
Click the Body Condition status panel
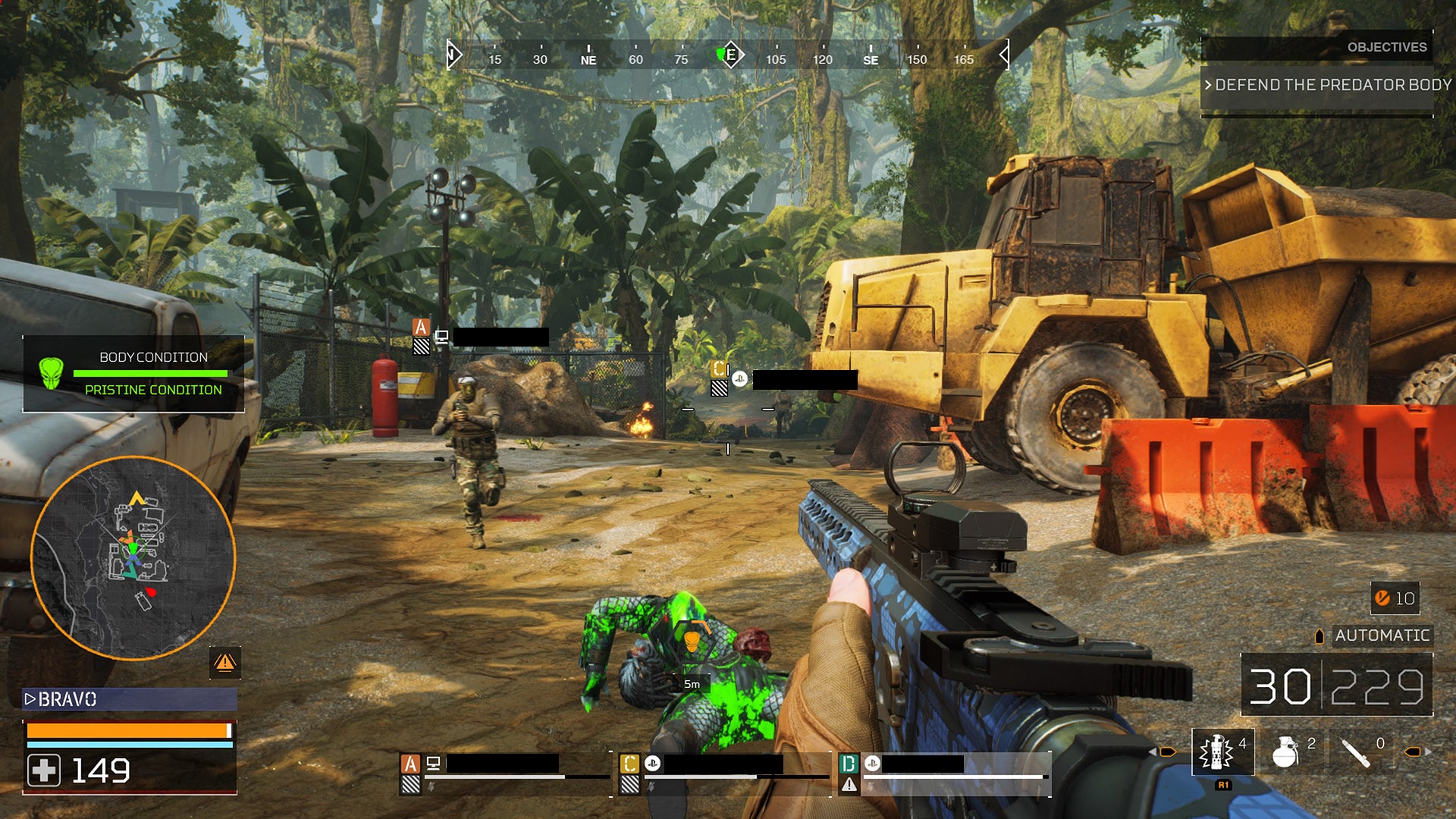coord(133,374)
